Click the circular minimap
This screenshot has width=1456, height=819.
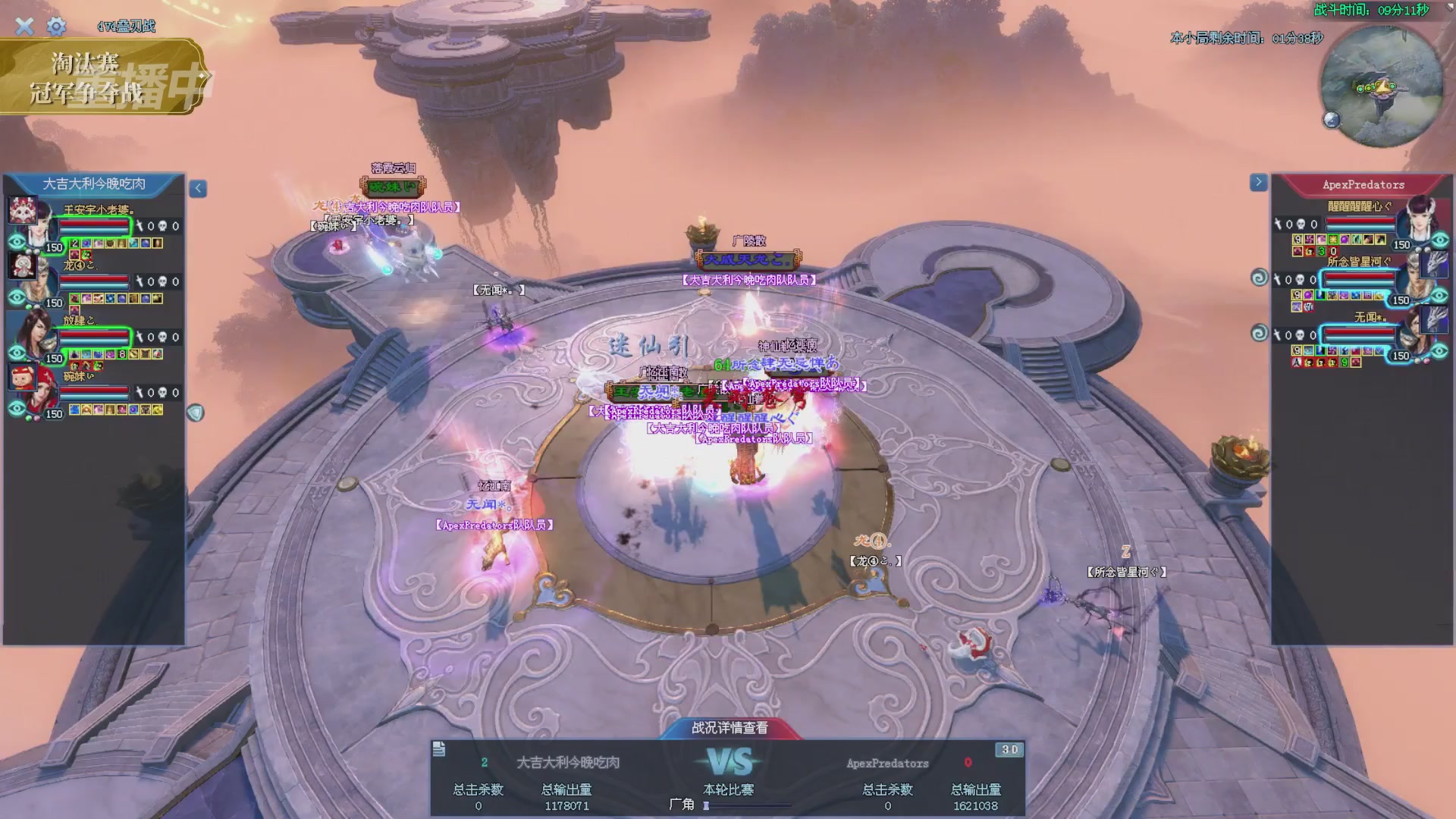pos(1381,86)
